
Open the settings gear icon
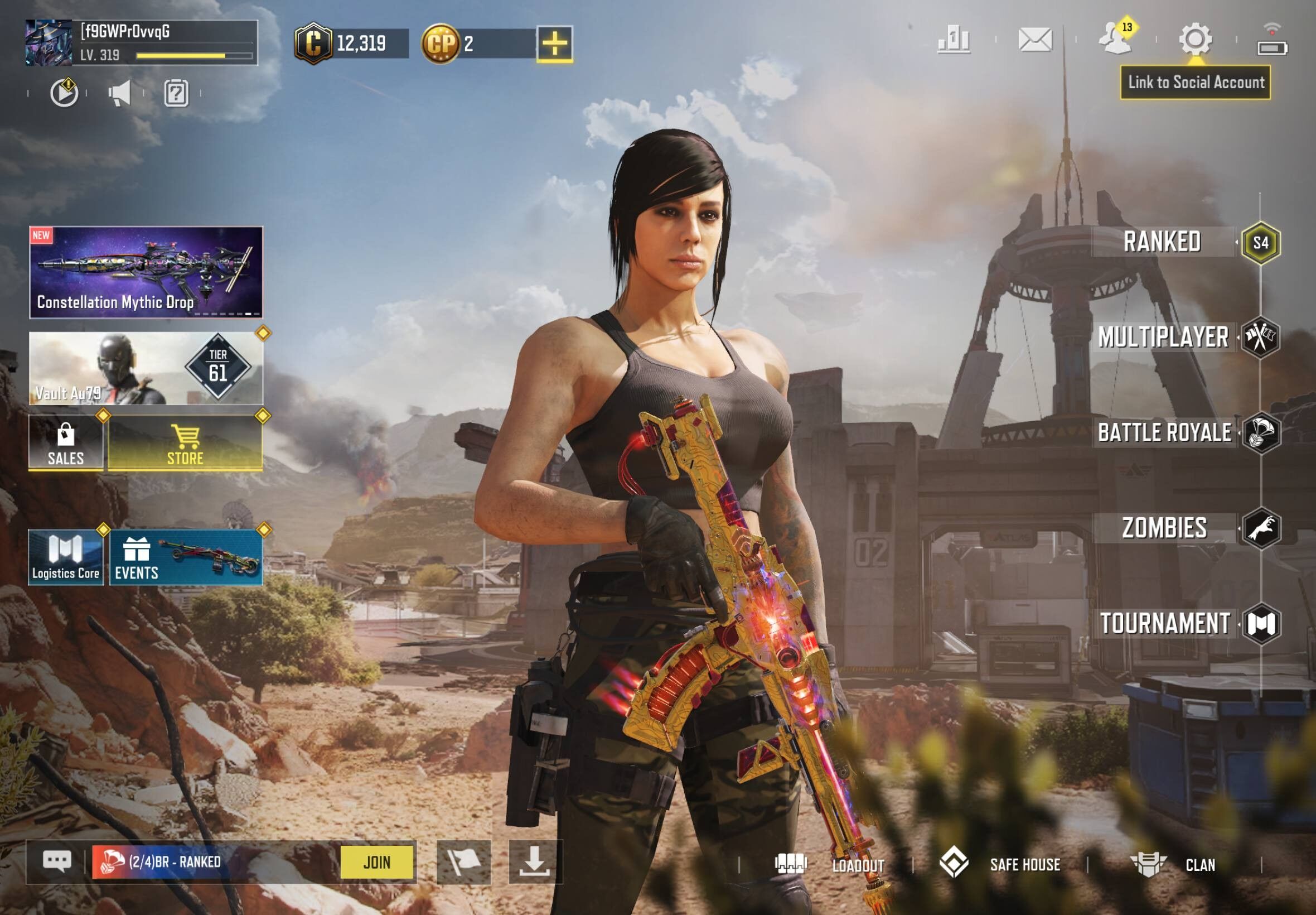click(x=1195, y=39)
